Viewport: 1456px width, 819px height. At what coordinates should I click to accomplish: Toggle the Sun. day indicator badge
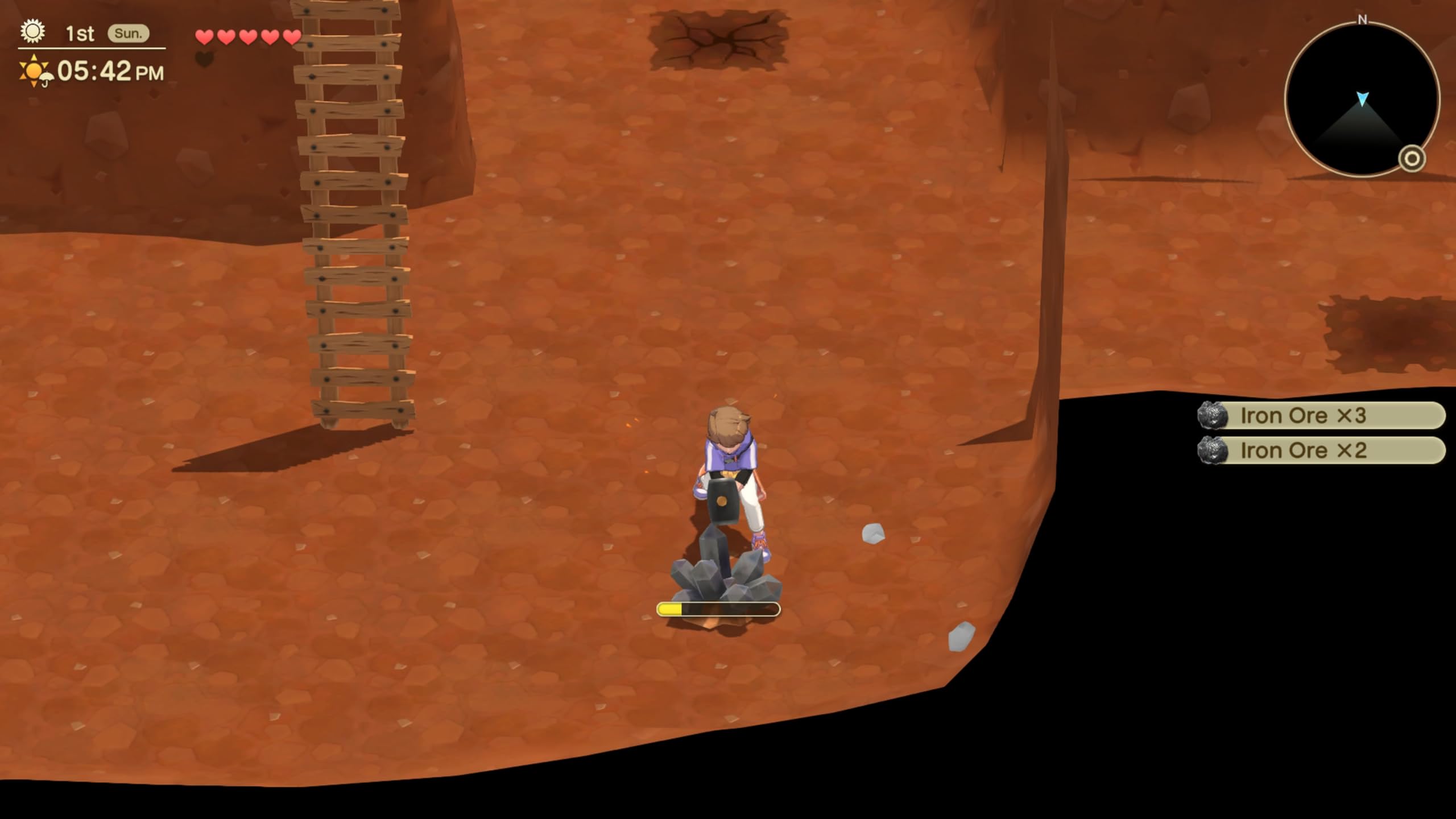[129, 33]
